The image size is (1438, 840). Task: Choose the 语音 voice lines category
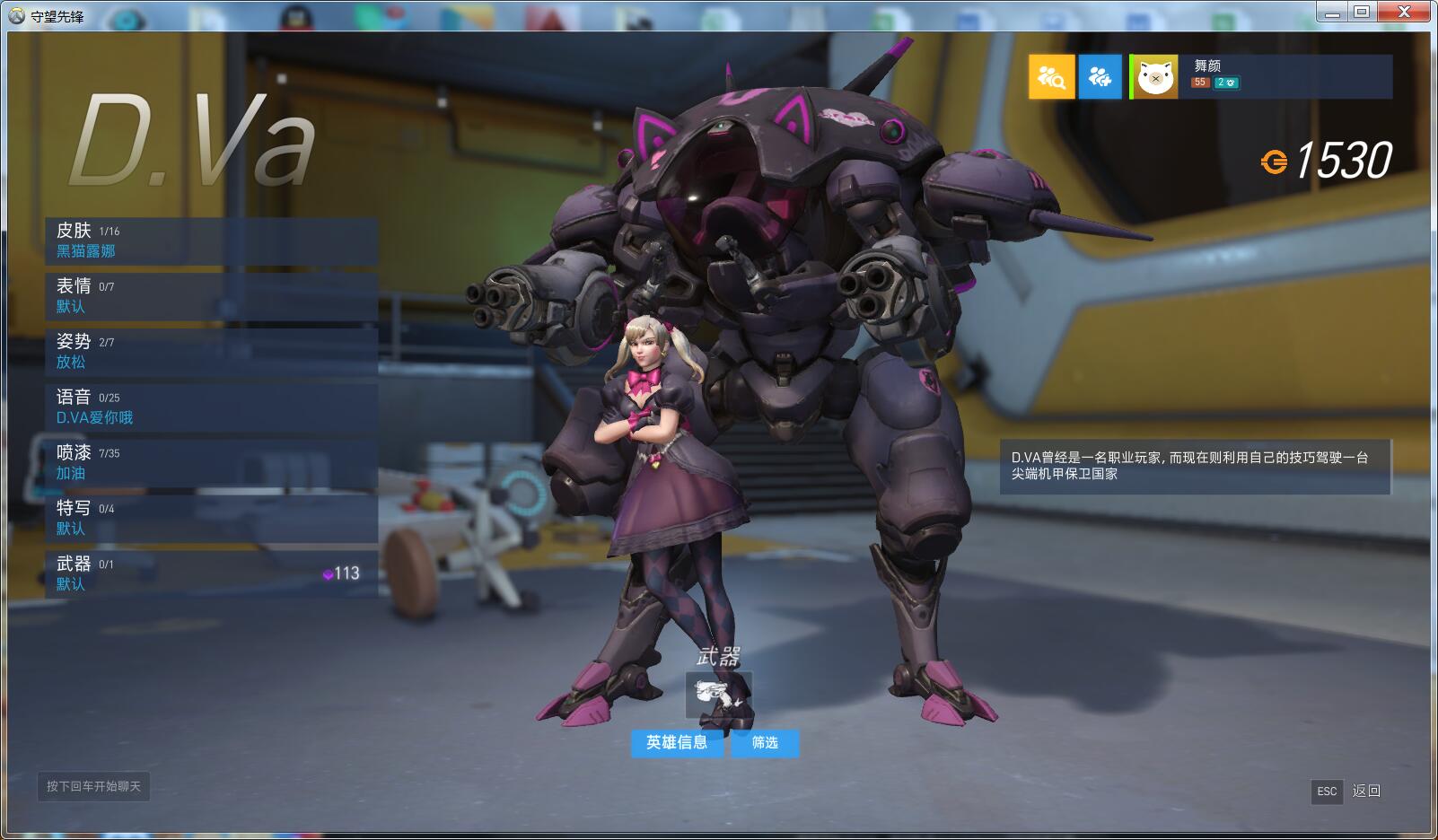tap(211, 407)
